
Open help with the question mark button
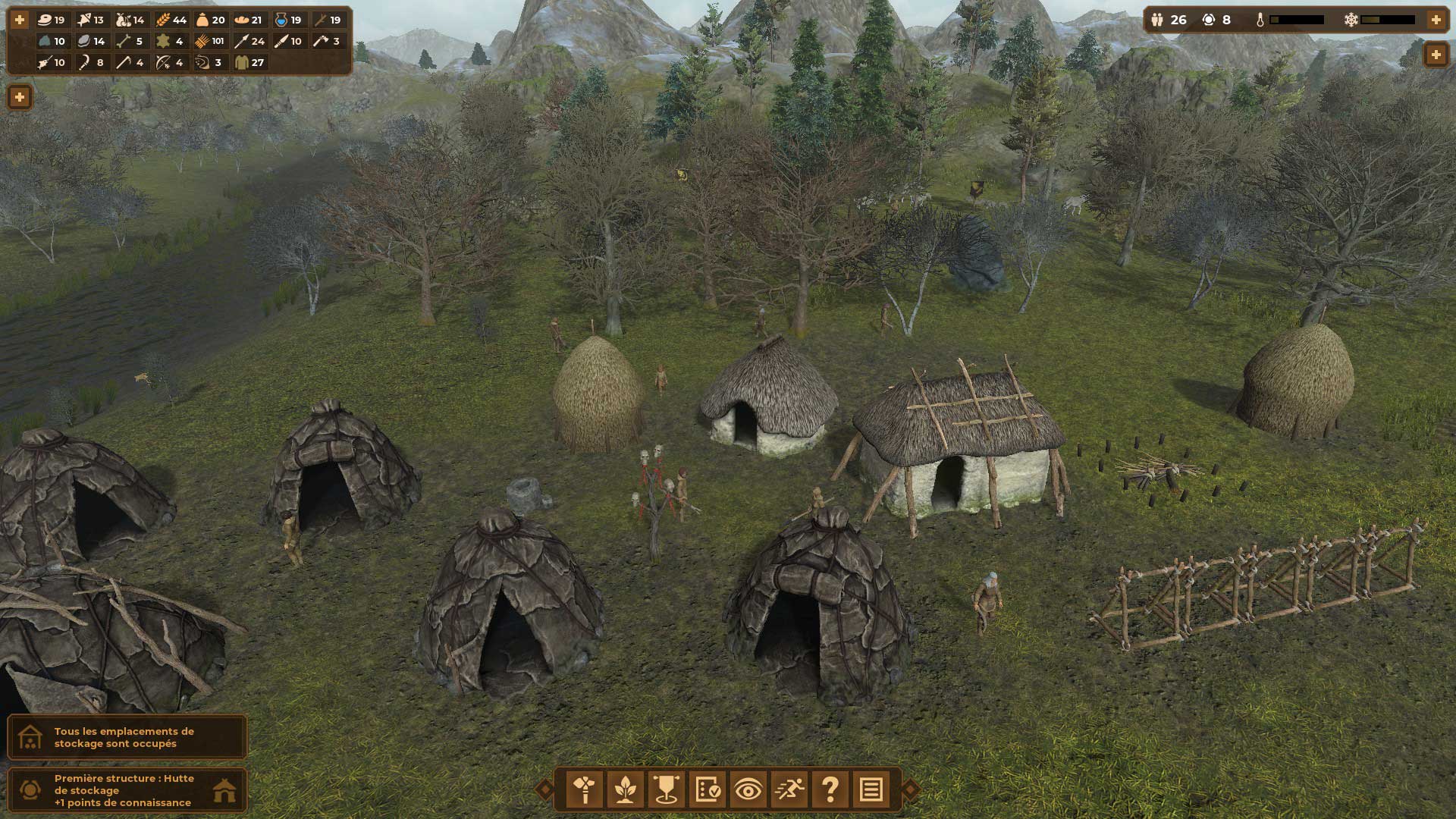coord(830,790)
